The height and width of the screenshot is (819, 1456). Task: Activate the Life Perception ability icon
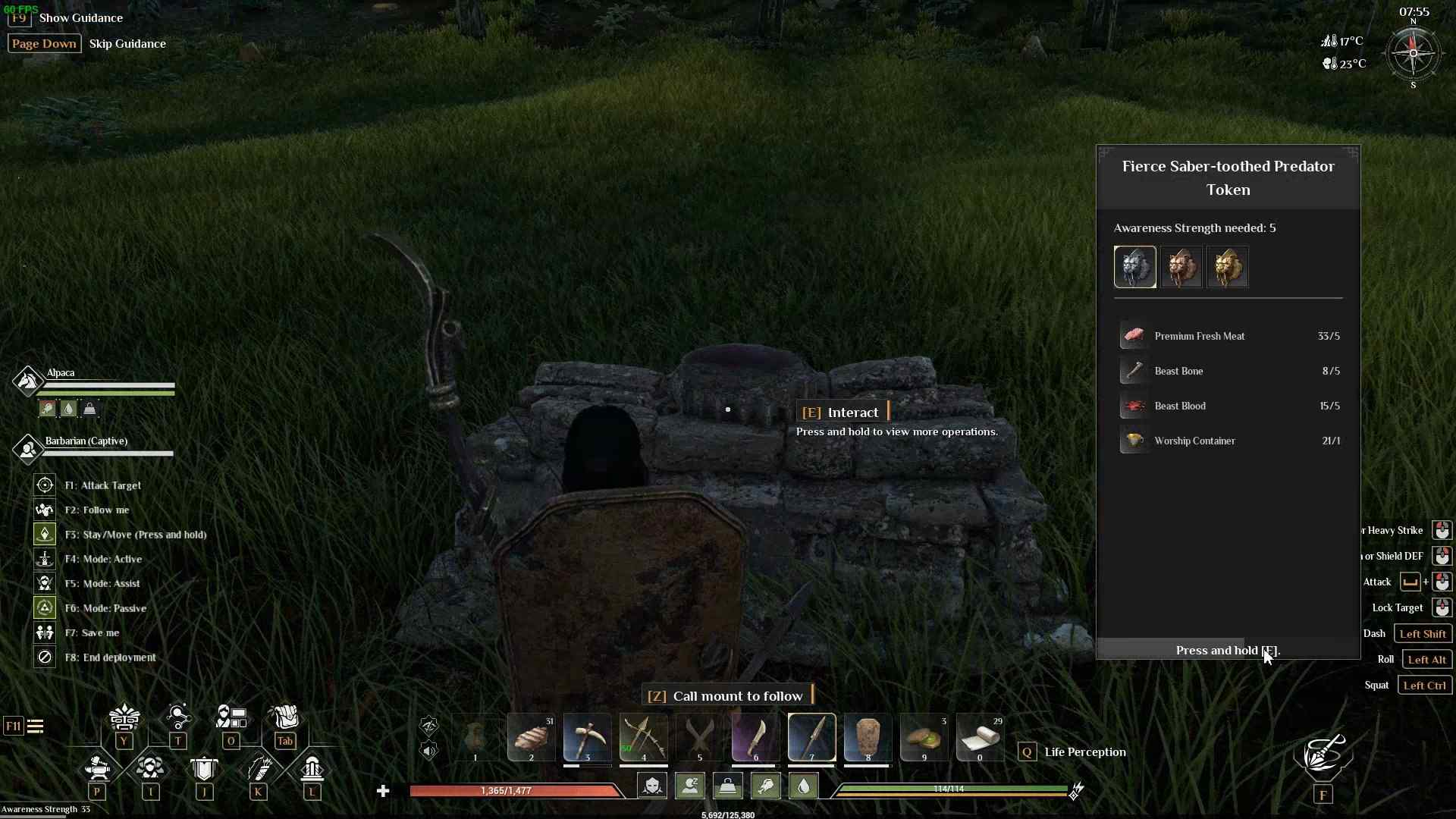point(1028,752)
